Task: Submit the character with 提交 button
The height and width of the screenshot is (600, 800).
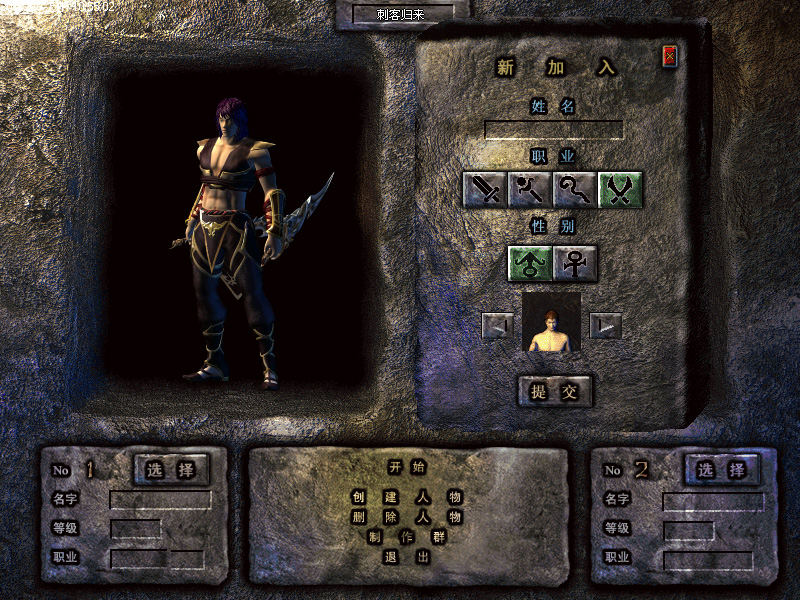Action: [x=554, y=391]
